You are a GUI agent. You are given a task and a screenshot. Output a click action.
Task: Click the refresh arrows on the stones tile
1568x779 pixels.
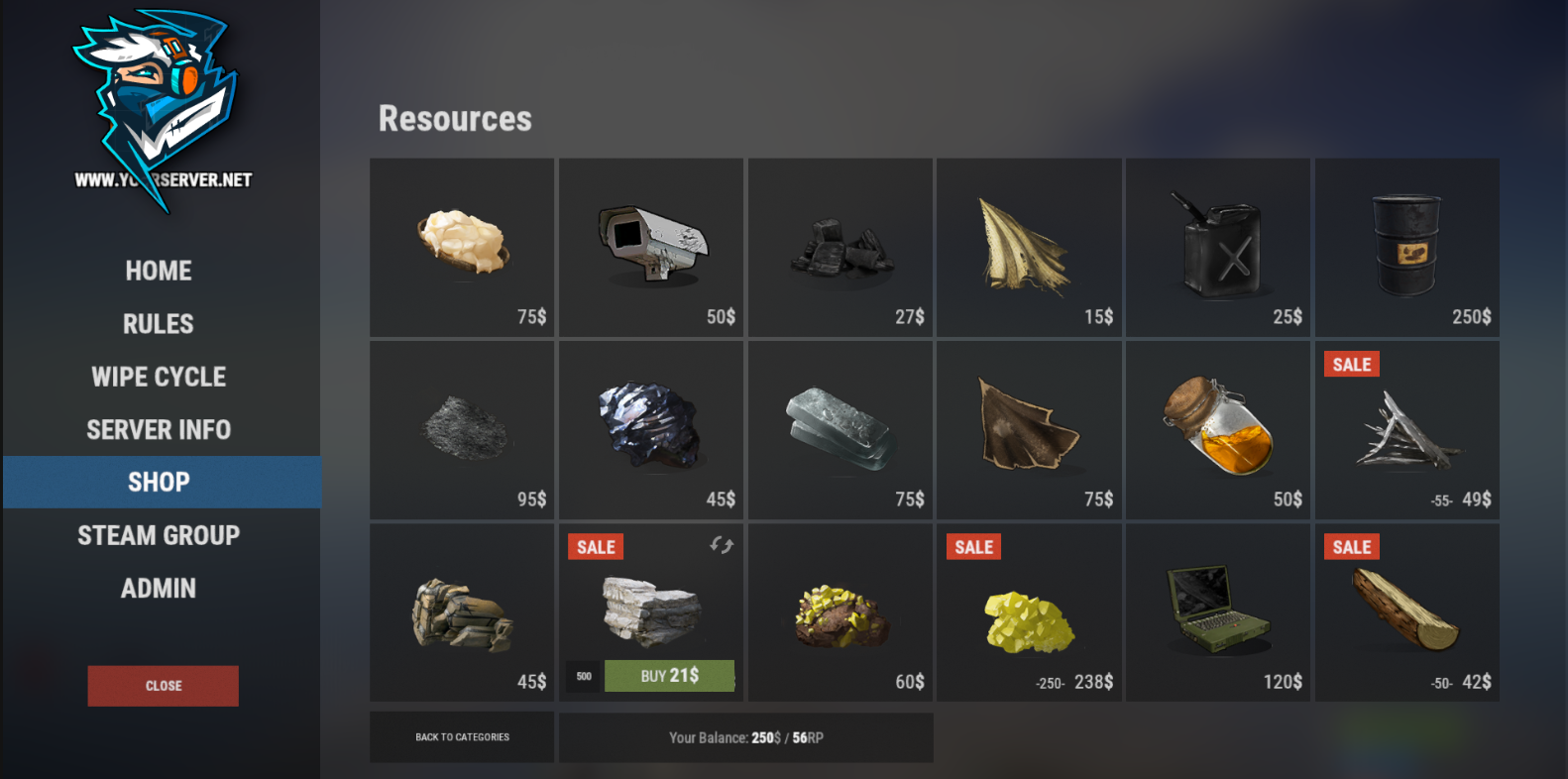[x=722, y=545]
